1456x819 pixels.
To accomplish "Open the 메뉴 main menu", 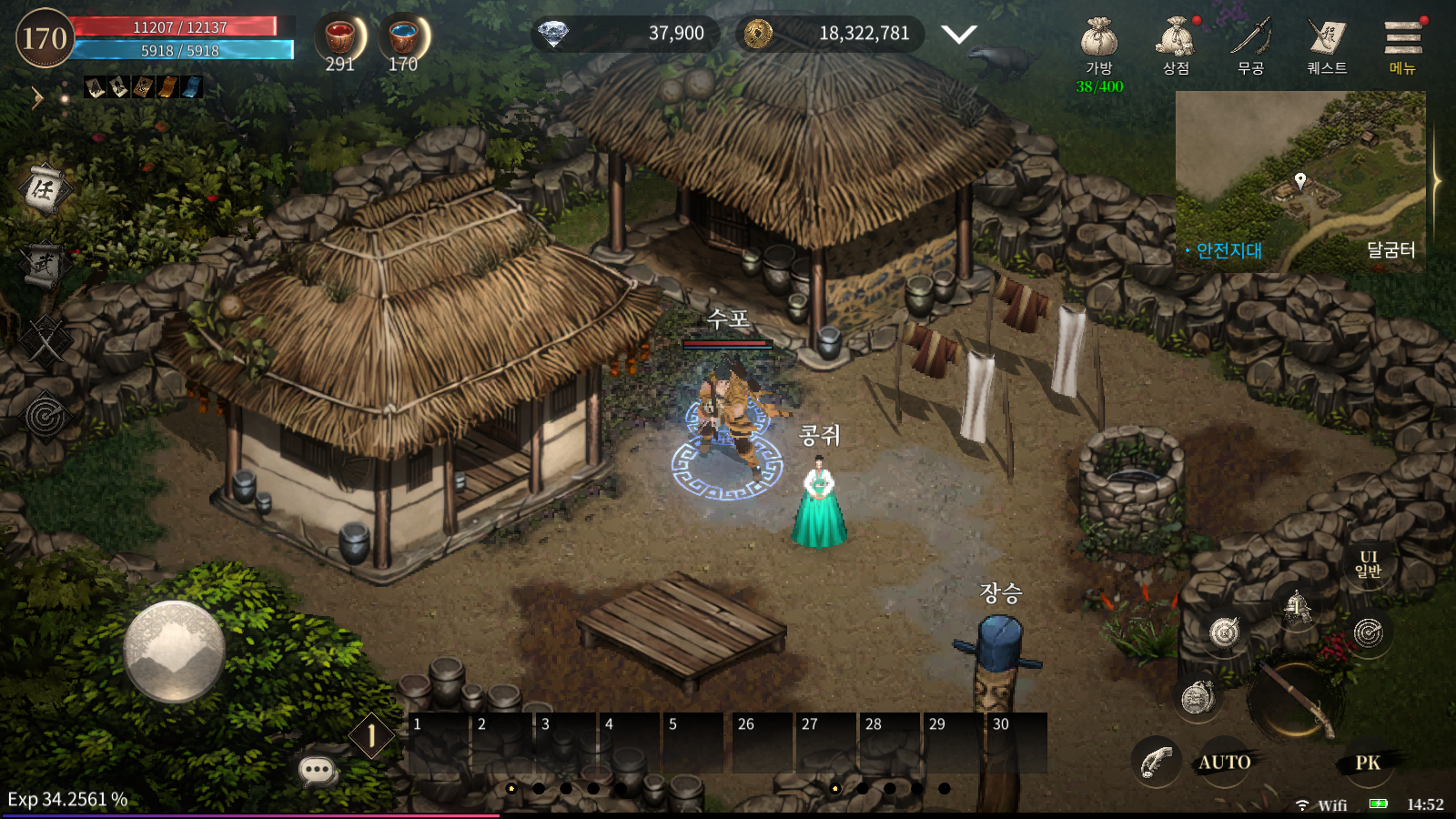I will coord(1402,44).
